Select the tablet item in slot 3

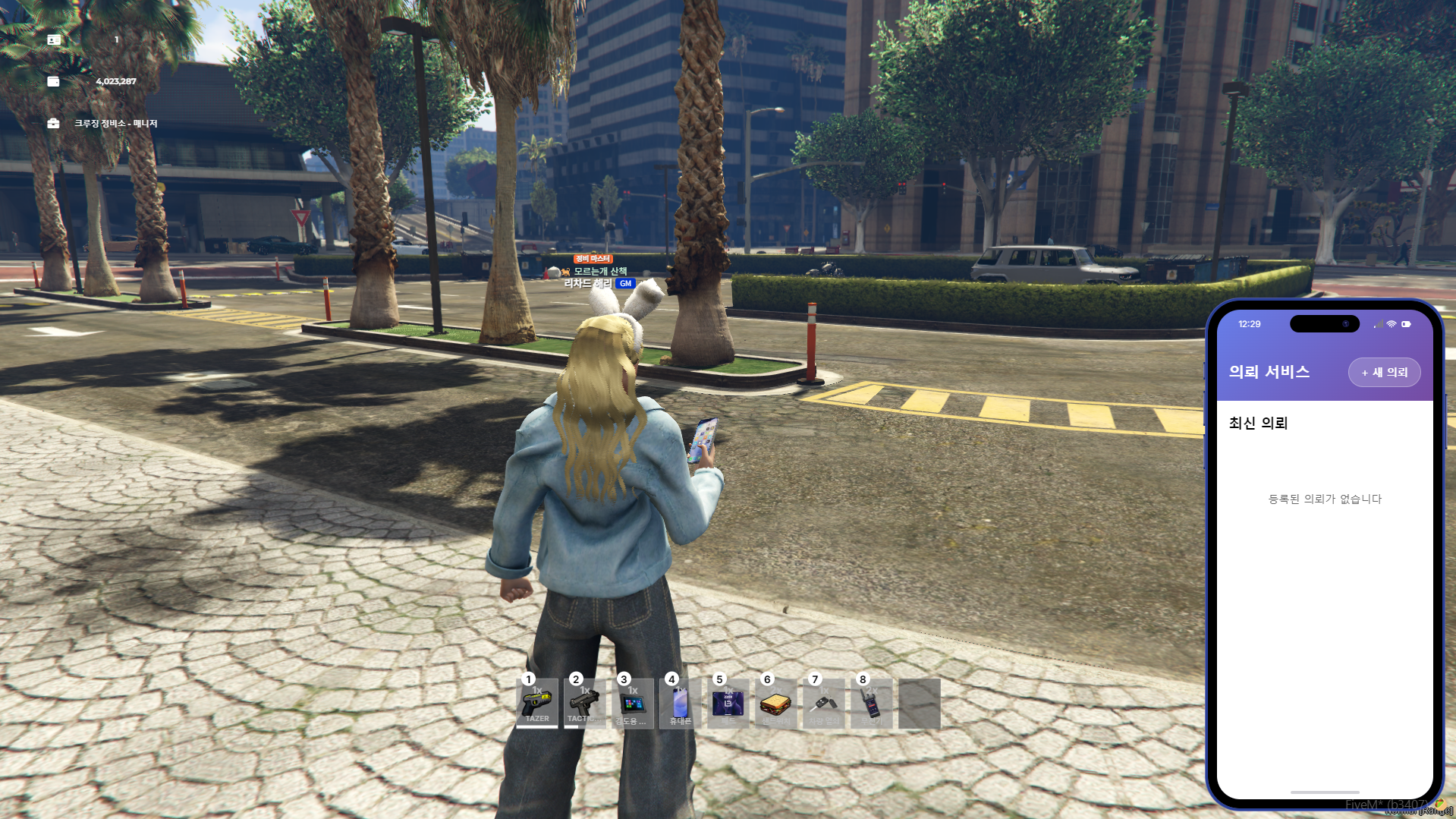coord(633,704)
